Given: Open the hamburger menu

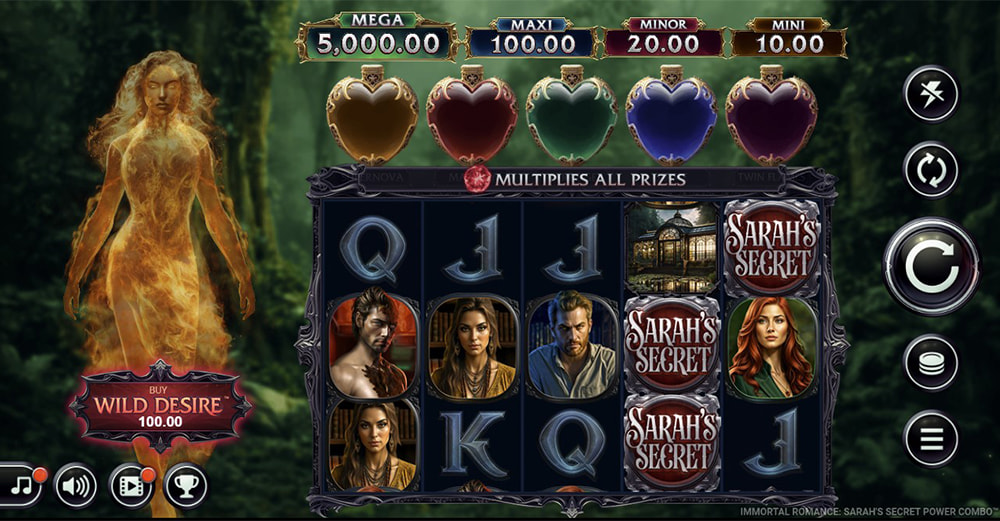Looking at the screenshot, I should [x=931, y=438].
